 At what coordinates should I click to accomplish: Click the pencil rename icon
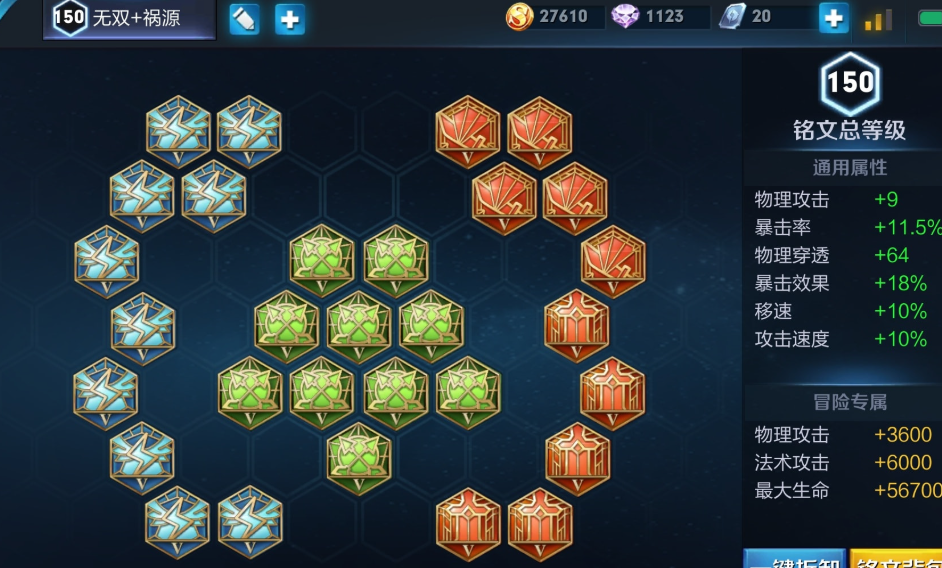point(244,19)
